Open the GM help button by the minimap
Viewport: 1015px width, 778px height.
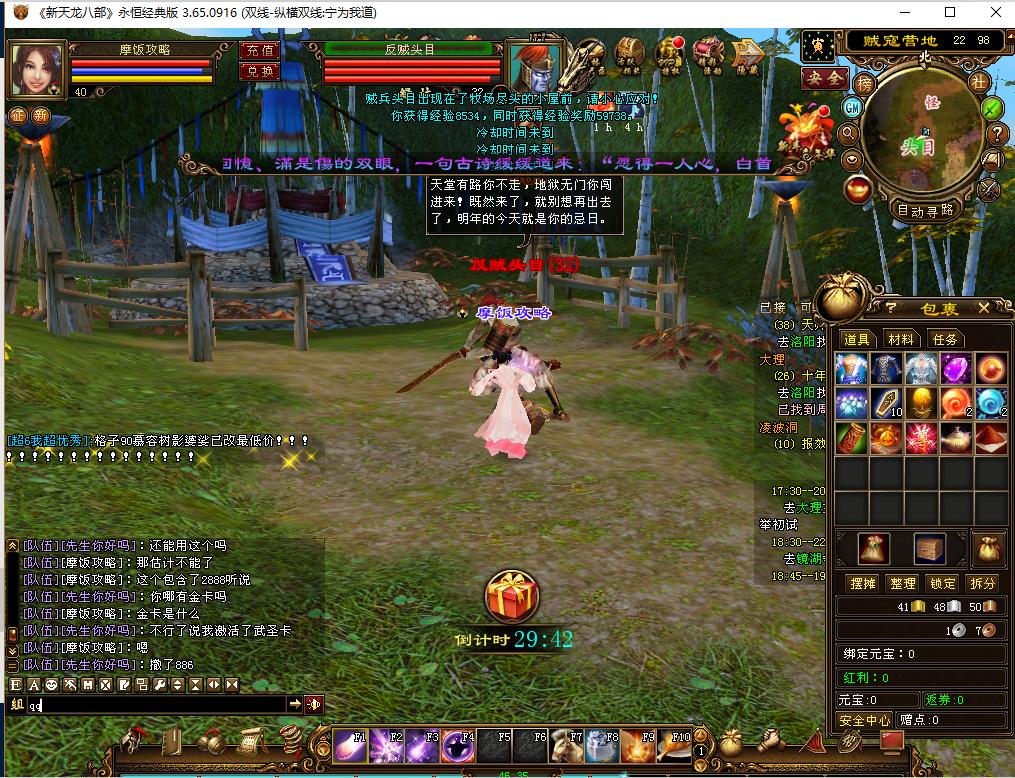tap(852, 107)
